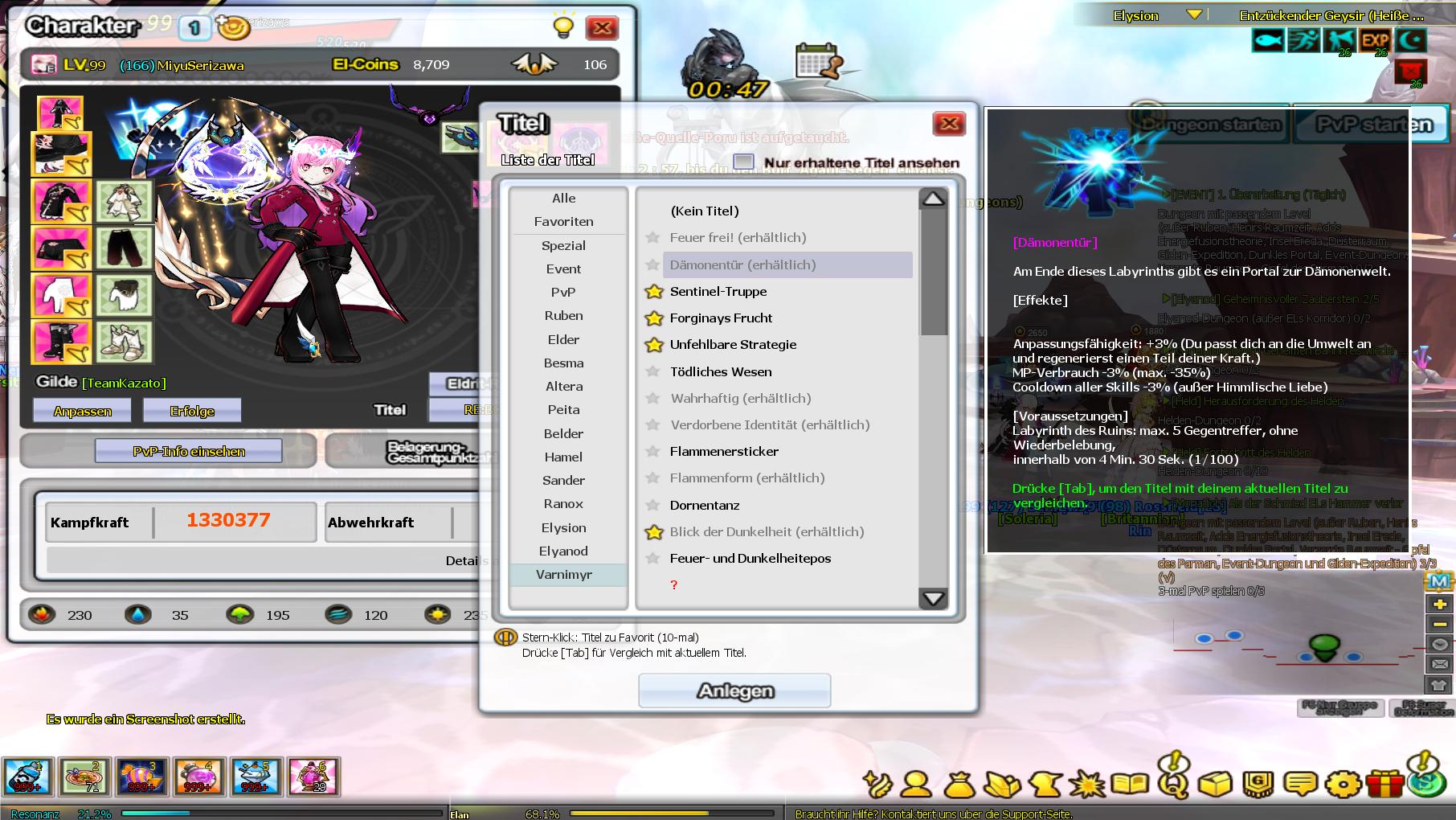1456x820 pixels.
Task: Select the Varnimyr title category
Action: tap(564, 575)
